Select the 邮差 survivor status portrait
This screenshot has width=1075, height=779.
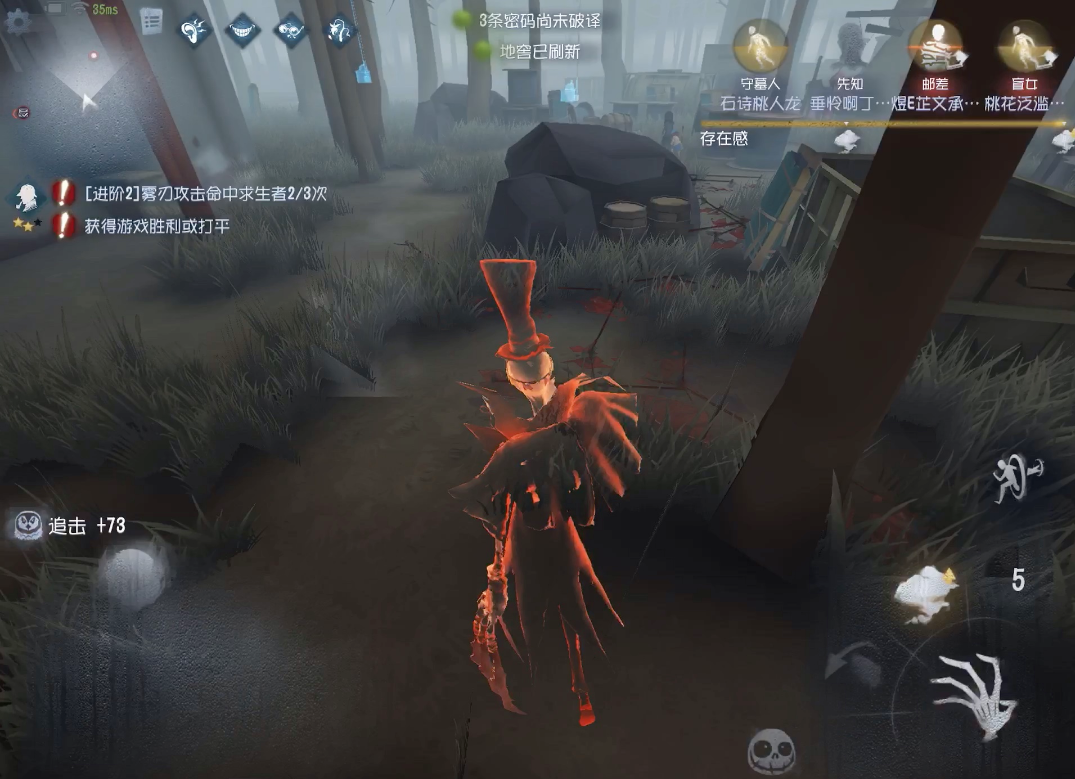point(935,46)
